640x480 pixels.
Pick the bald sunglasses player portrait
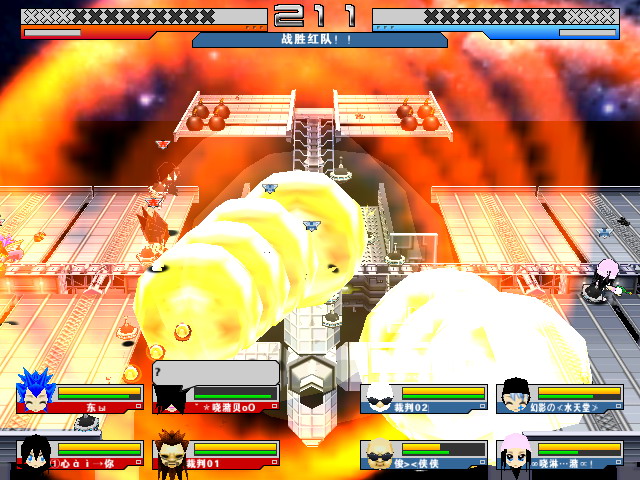[381, 453]
